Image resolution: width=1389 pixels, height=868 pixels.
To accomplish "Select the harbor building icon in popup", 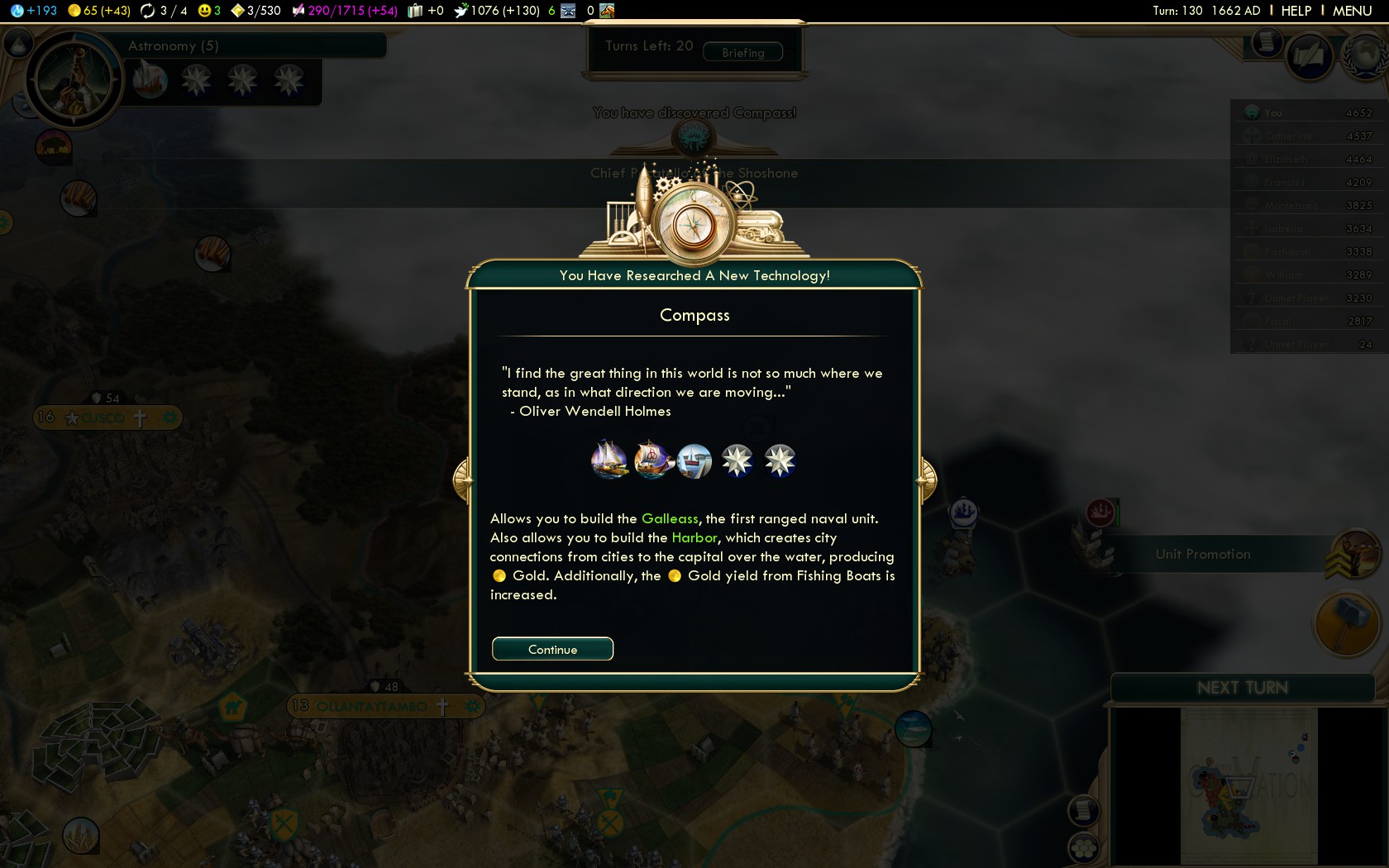I will pyautogui.click(x=694, y=460).
